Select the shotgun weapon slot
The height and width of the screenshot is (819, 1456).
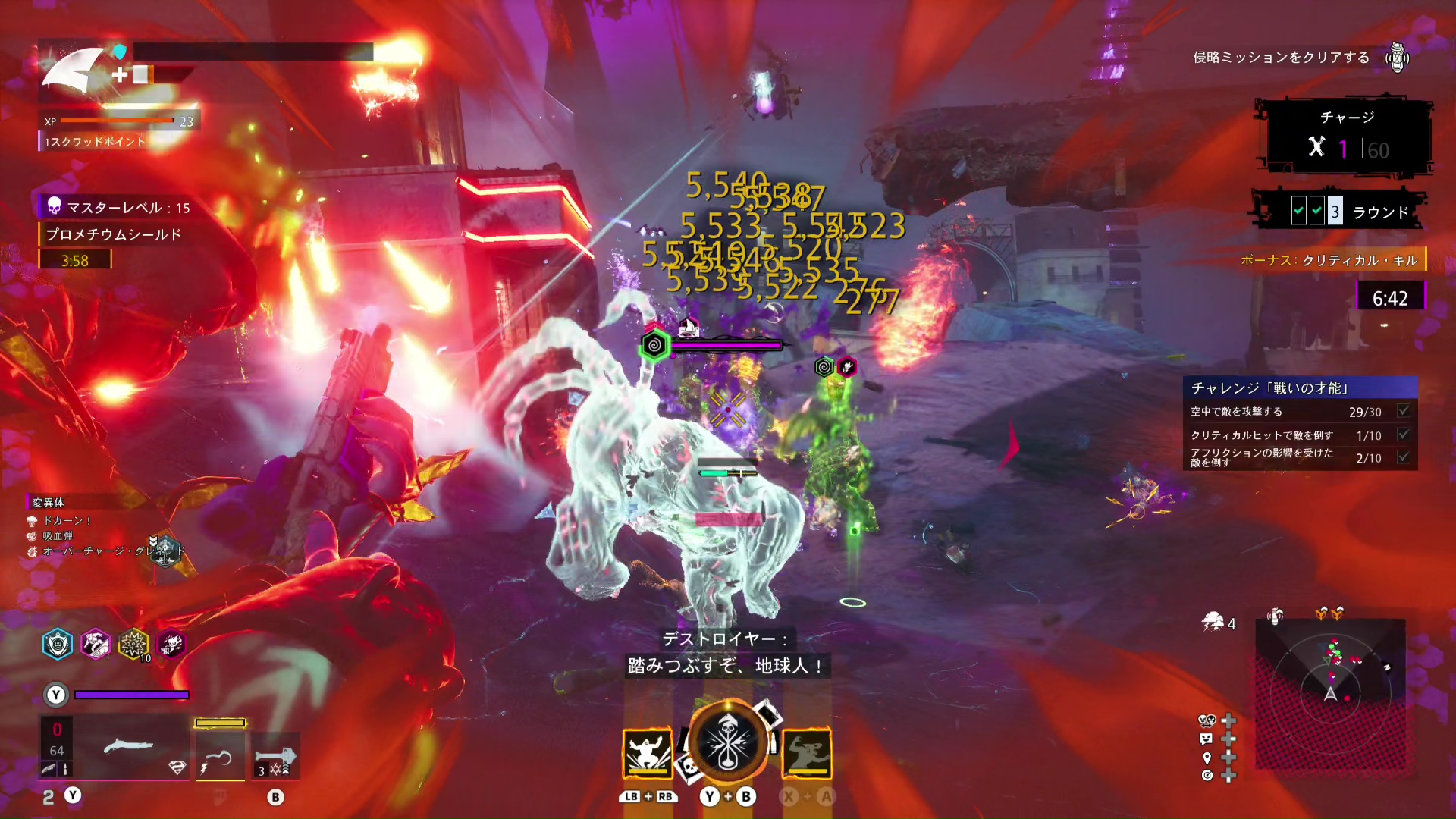click(127, 747)
